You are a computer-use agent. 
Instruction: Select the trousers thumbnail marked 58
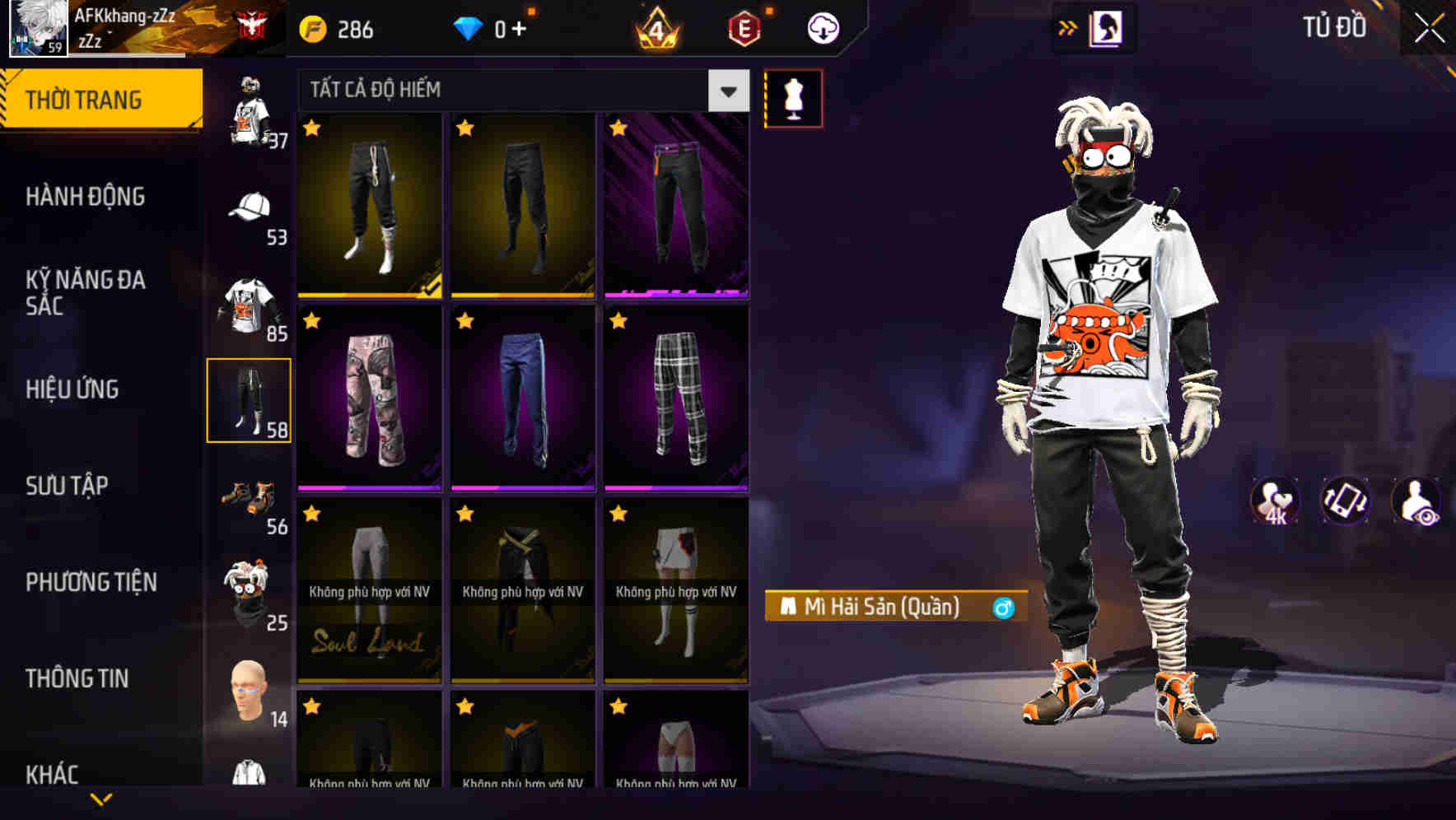(x=250, y=398)
